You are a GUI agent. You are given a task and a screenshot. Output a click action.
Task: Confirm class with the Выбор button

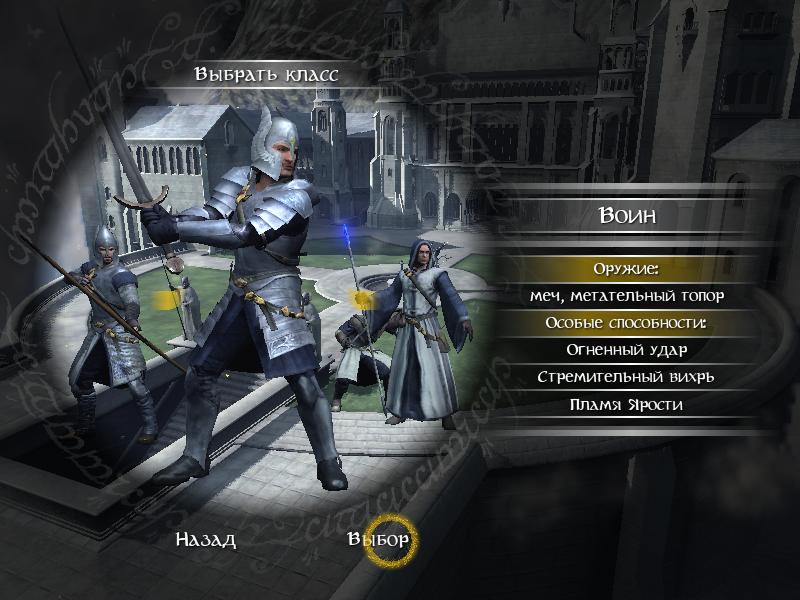[379, 541]
